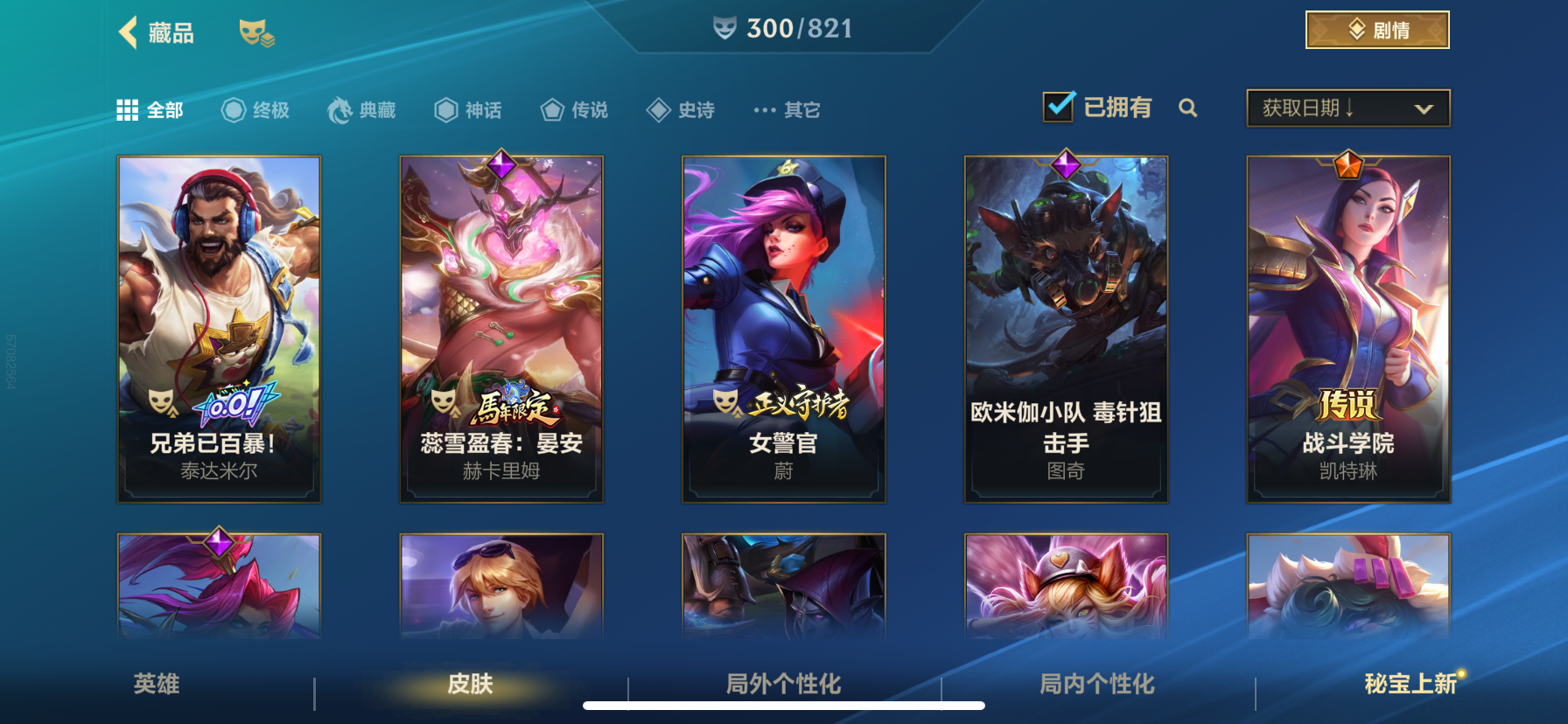Switch to the 英雄 tab
Image resolution: width=1568 pixels, height=724 pixels.
point(157,686)
